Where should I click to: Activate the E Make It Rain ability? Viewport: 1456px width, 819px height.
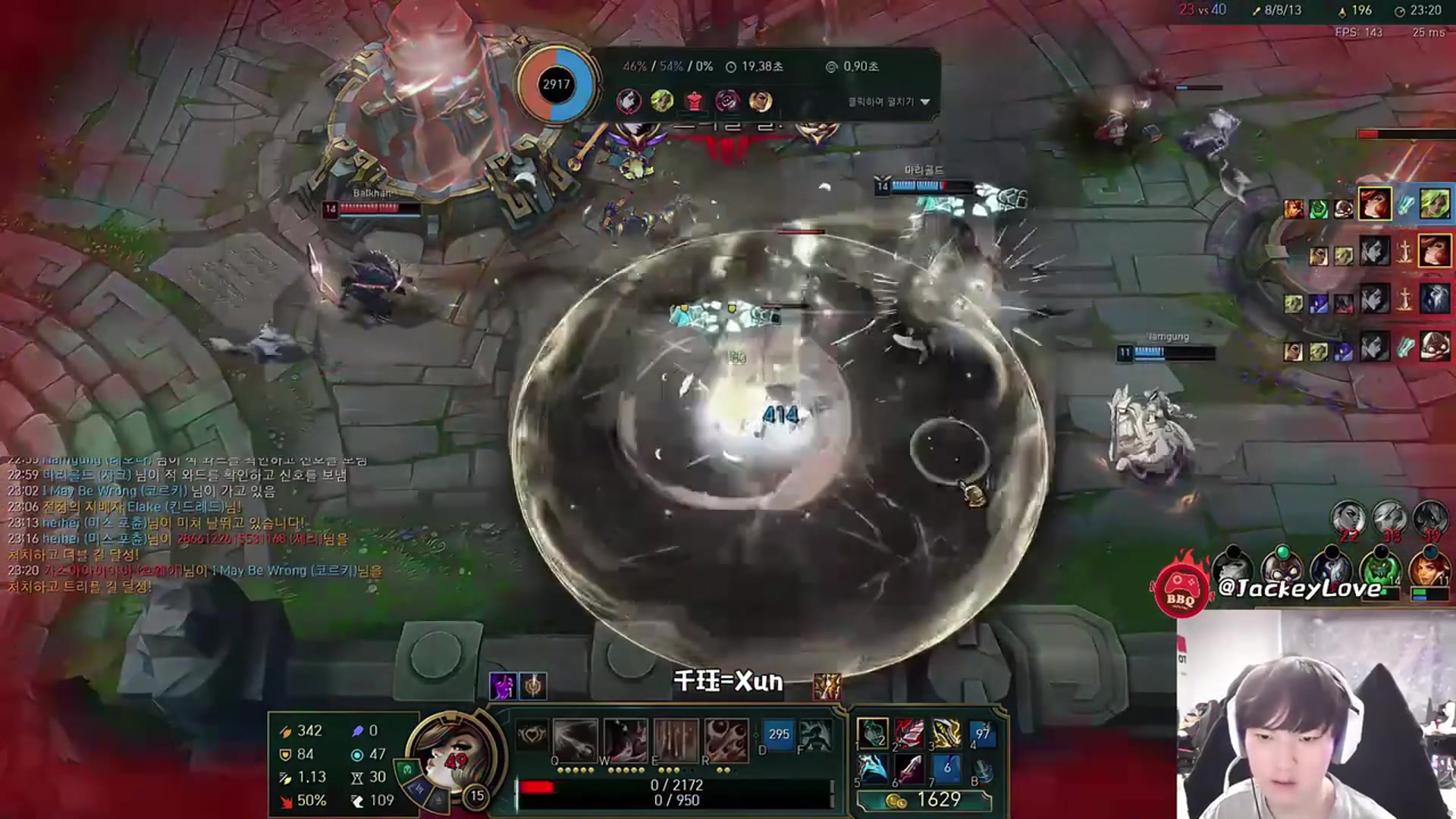pos(676,740)
